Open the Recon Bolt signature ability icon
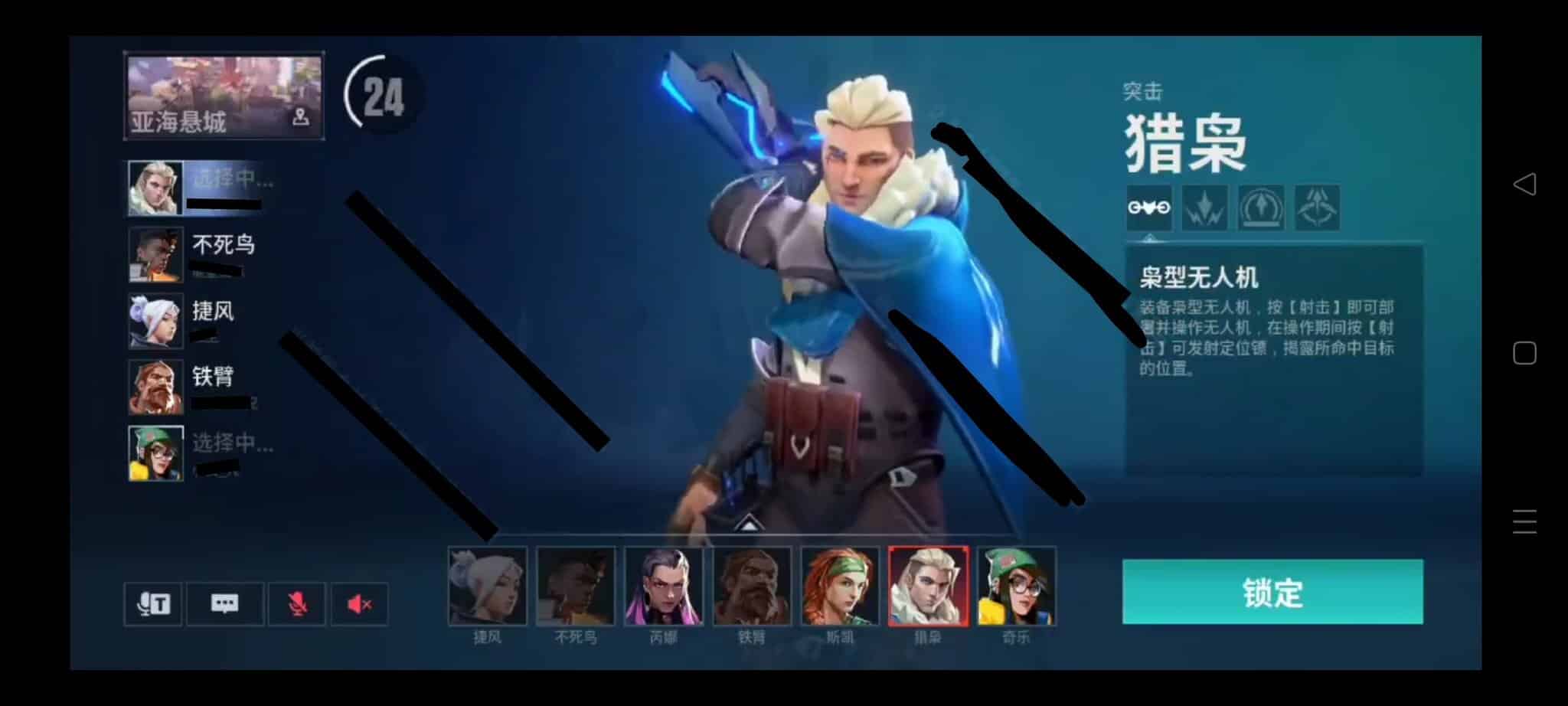 (x=1263, y=208)
